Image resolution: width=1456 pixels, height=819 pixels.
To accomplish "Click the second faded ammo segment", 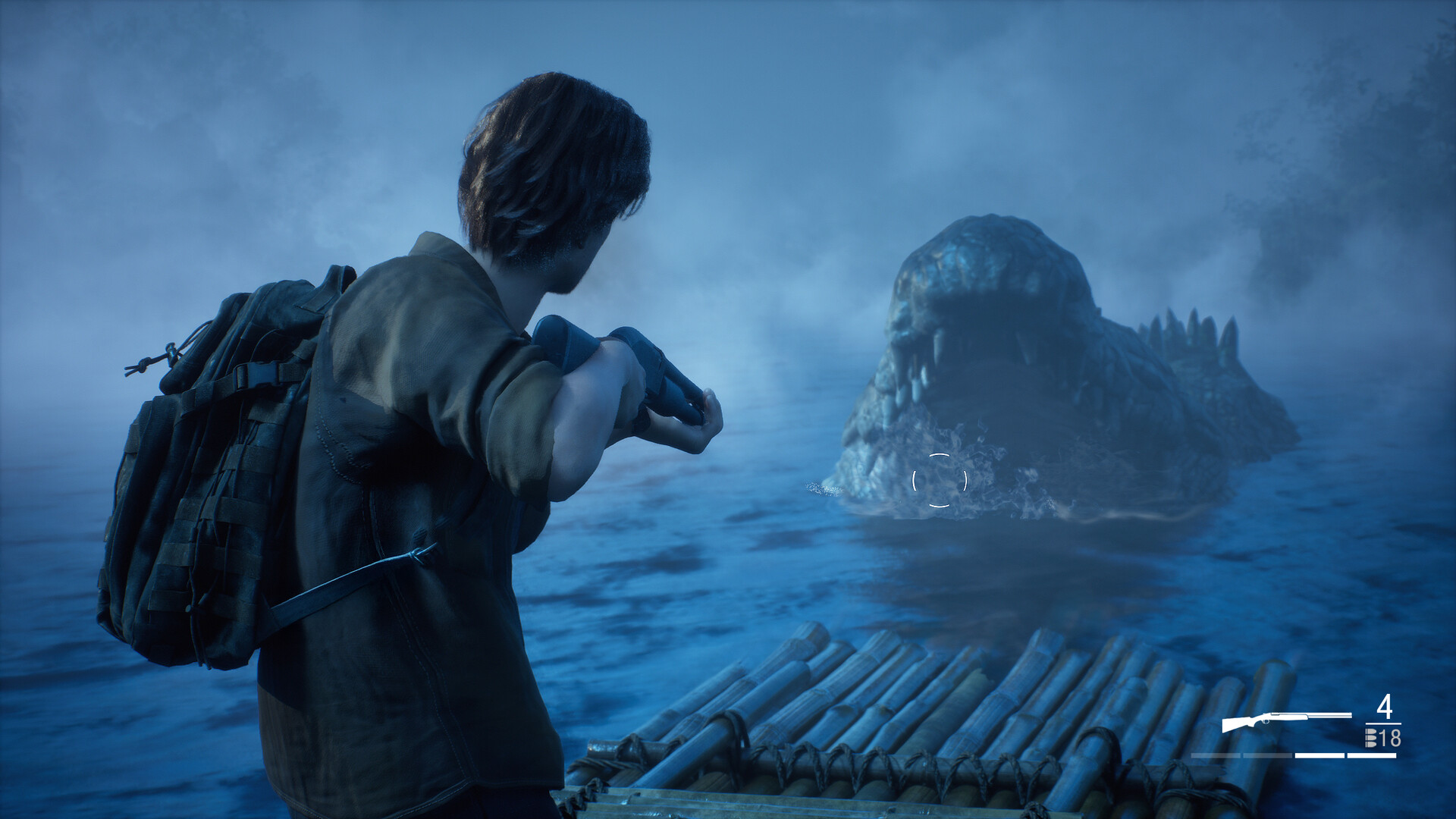I will [1267, 755].
